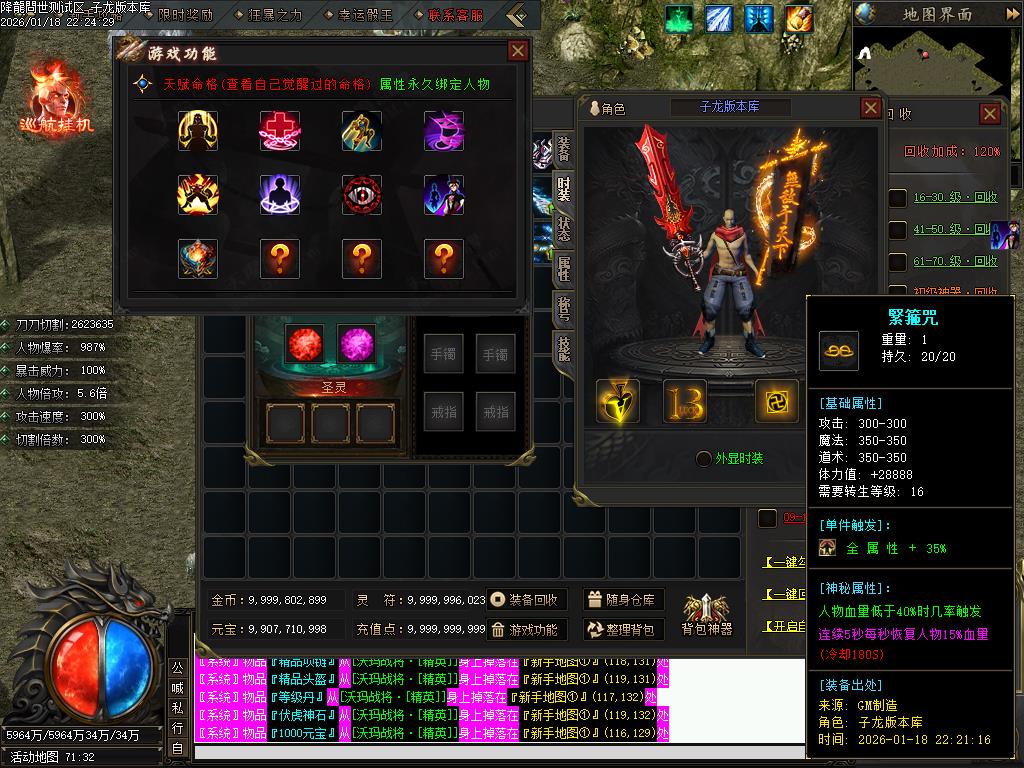1024x768 pixels.
Task: Select the red eye talent icon
Action: [362, 194]
